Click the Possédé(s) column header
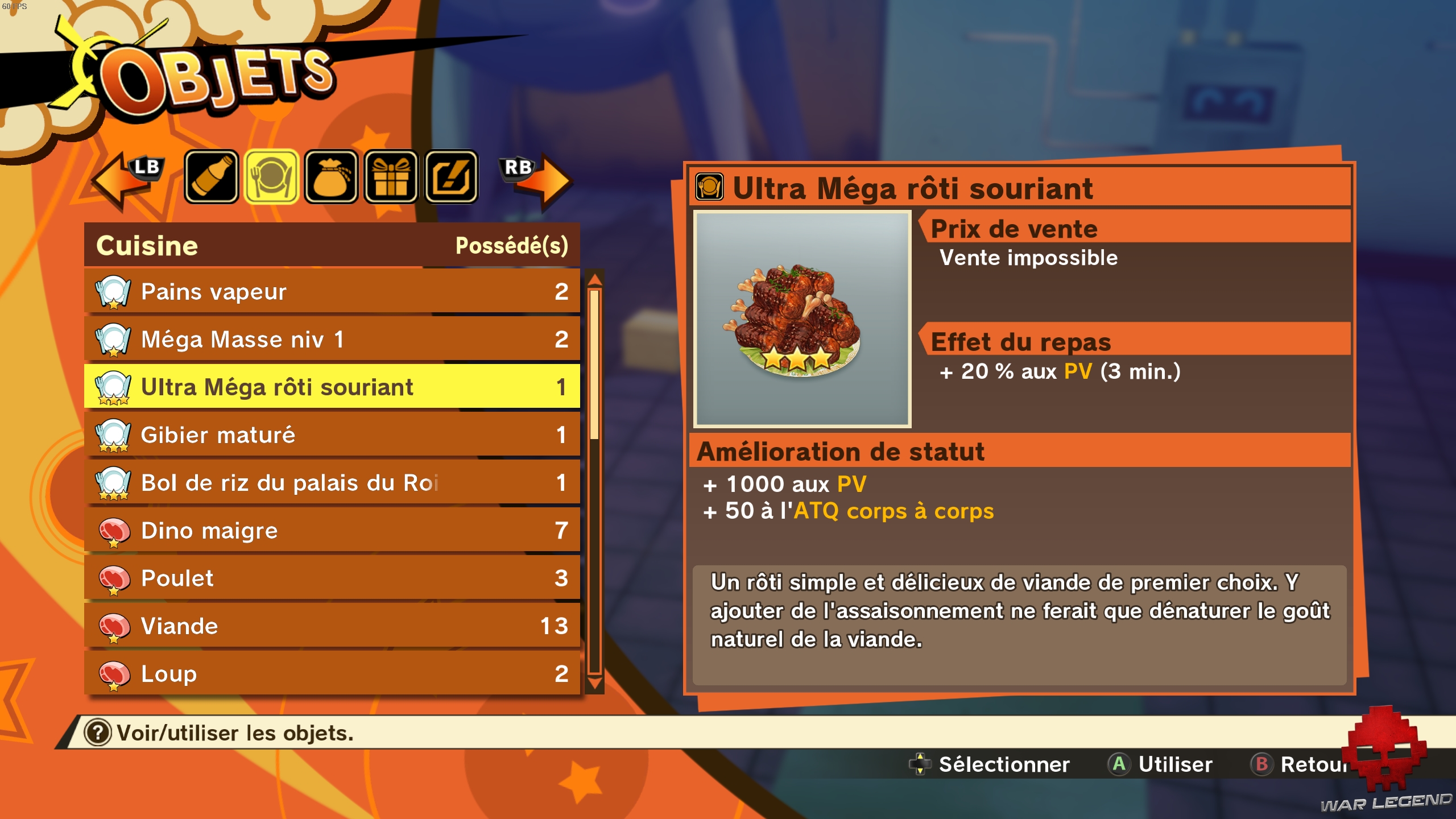Screen dimensions: 1456x819 (512, 246)
